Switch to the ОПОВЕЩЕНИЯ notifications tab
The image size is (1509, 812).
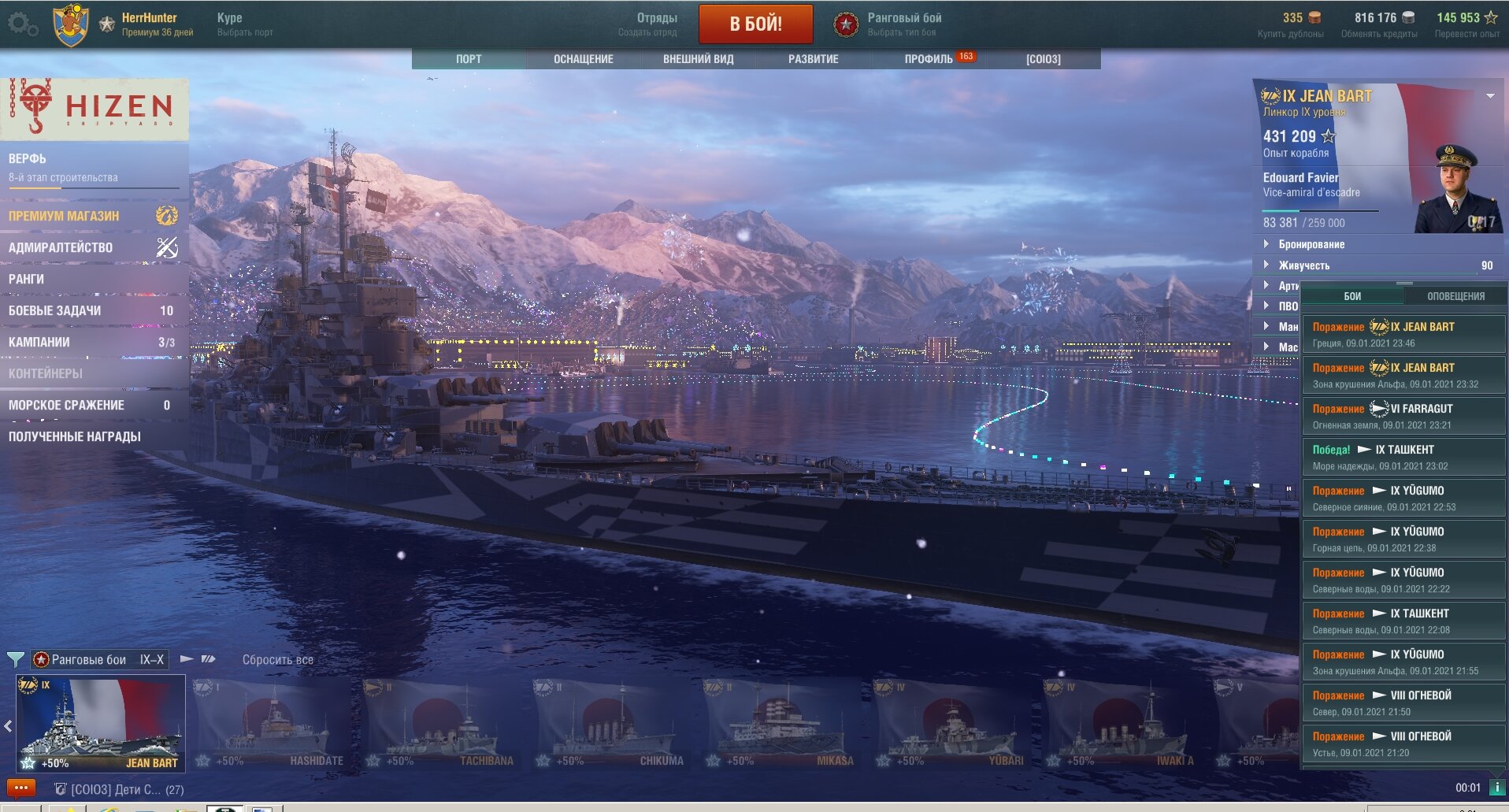pyautogui.click(x=1455, y=296)
